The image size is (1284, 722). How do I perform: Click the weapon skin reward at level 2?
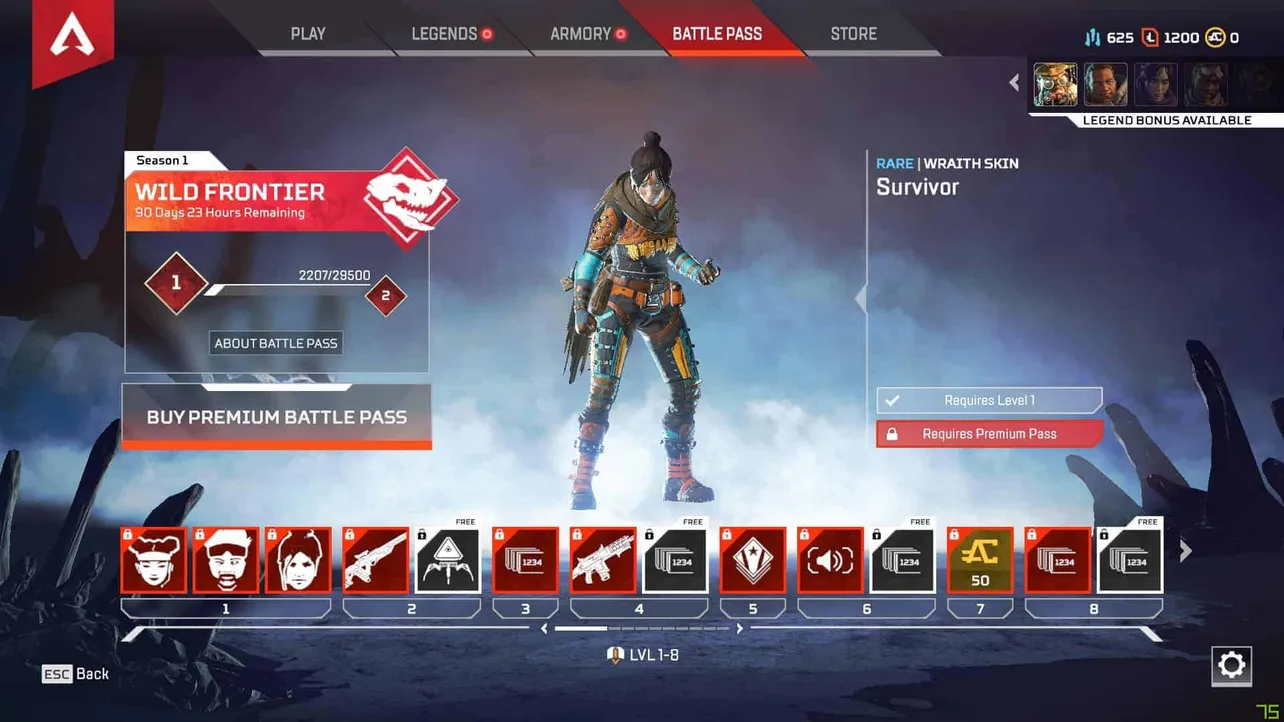[375, 560]
